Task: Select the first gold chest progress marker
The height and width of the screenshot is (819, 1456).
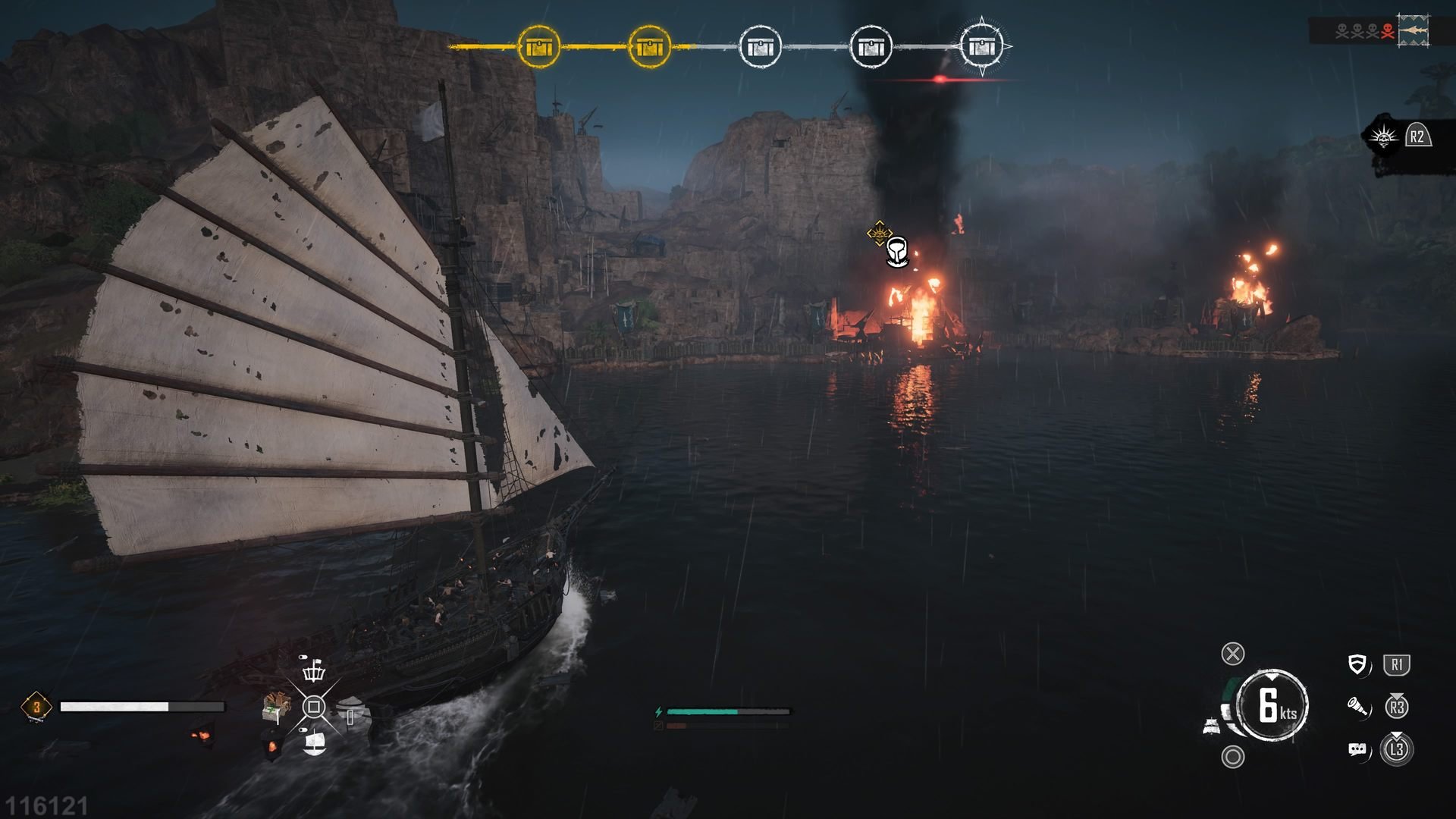Action: [539, 47]
